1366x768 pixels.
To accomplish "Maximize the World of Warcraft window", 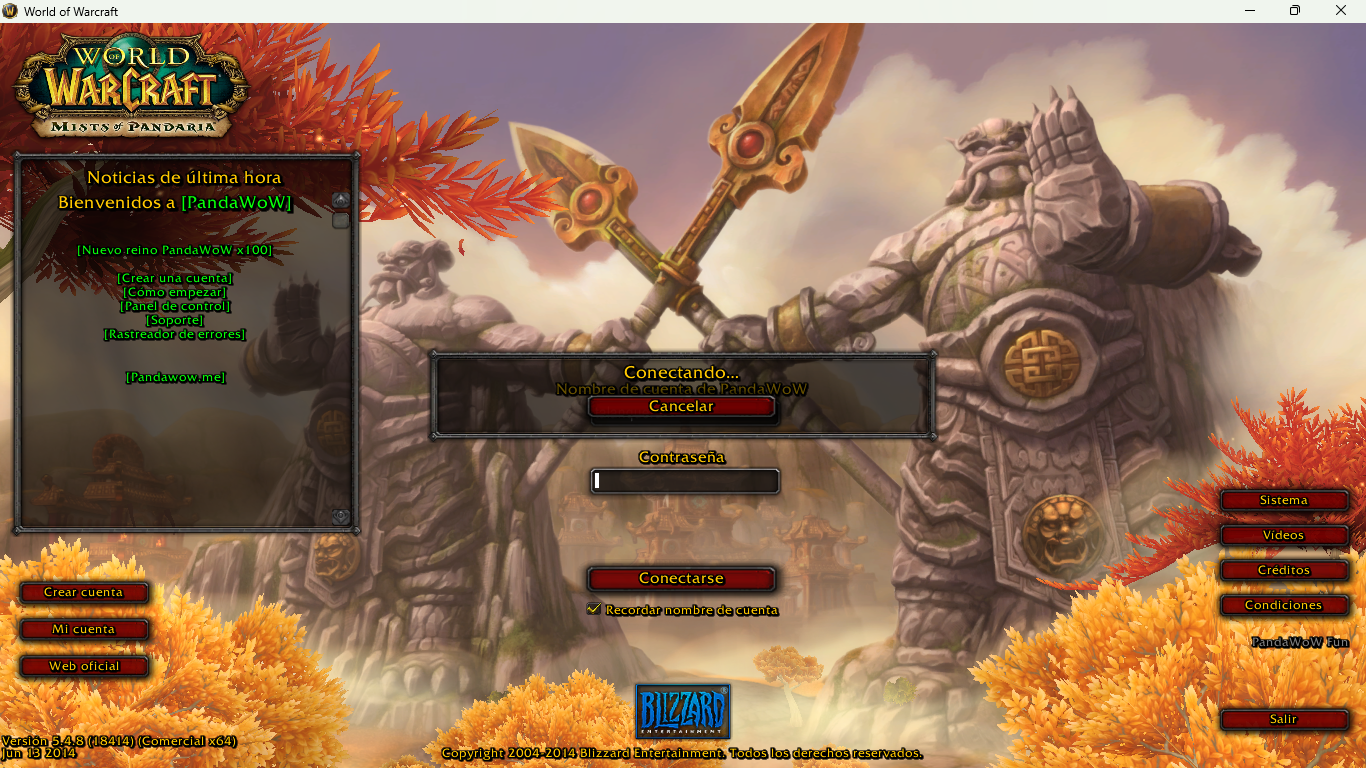I will [1295, 11].
